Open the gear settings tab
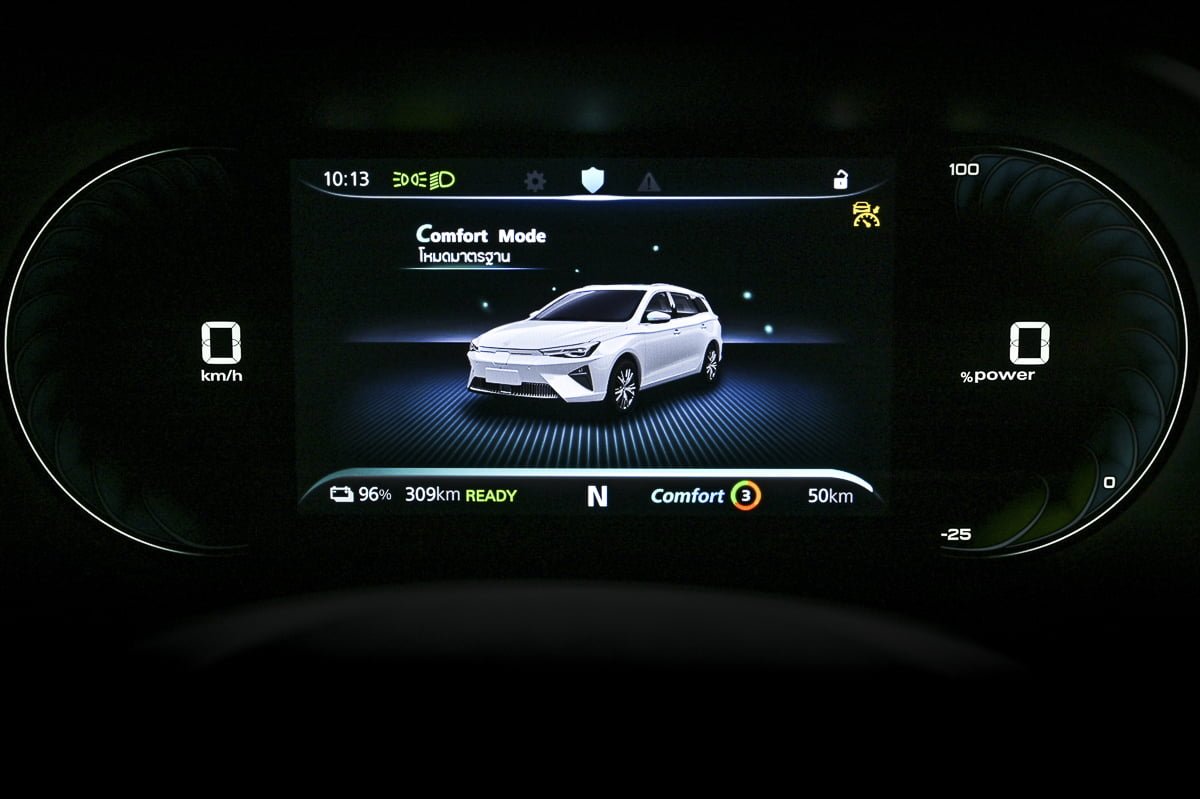The width and height of the screenshot is (1200, 799). point(535,181)
